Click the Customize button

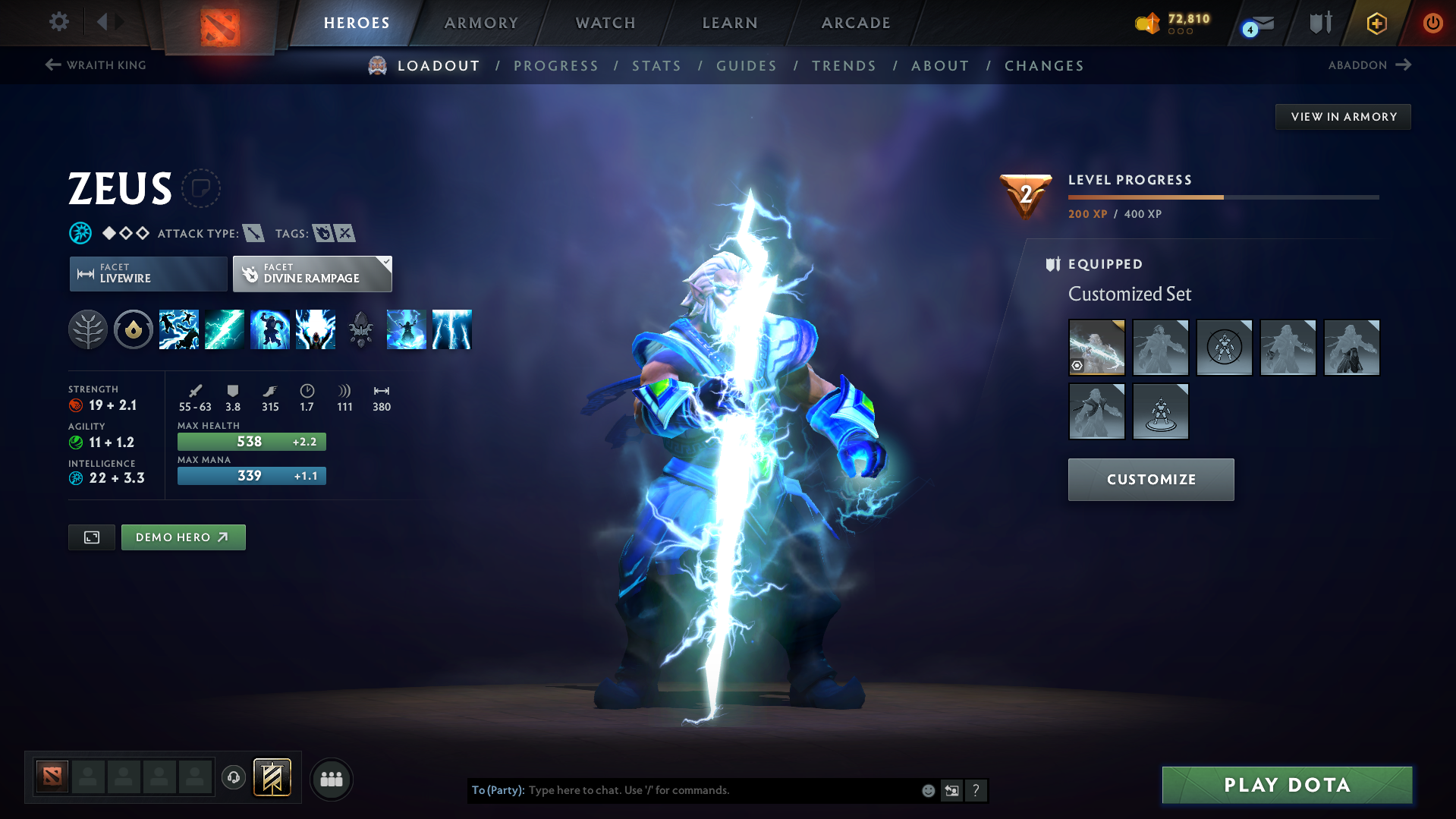point(1150,479)
